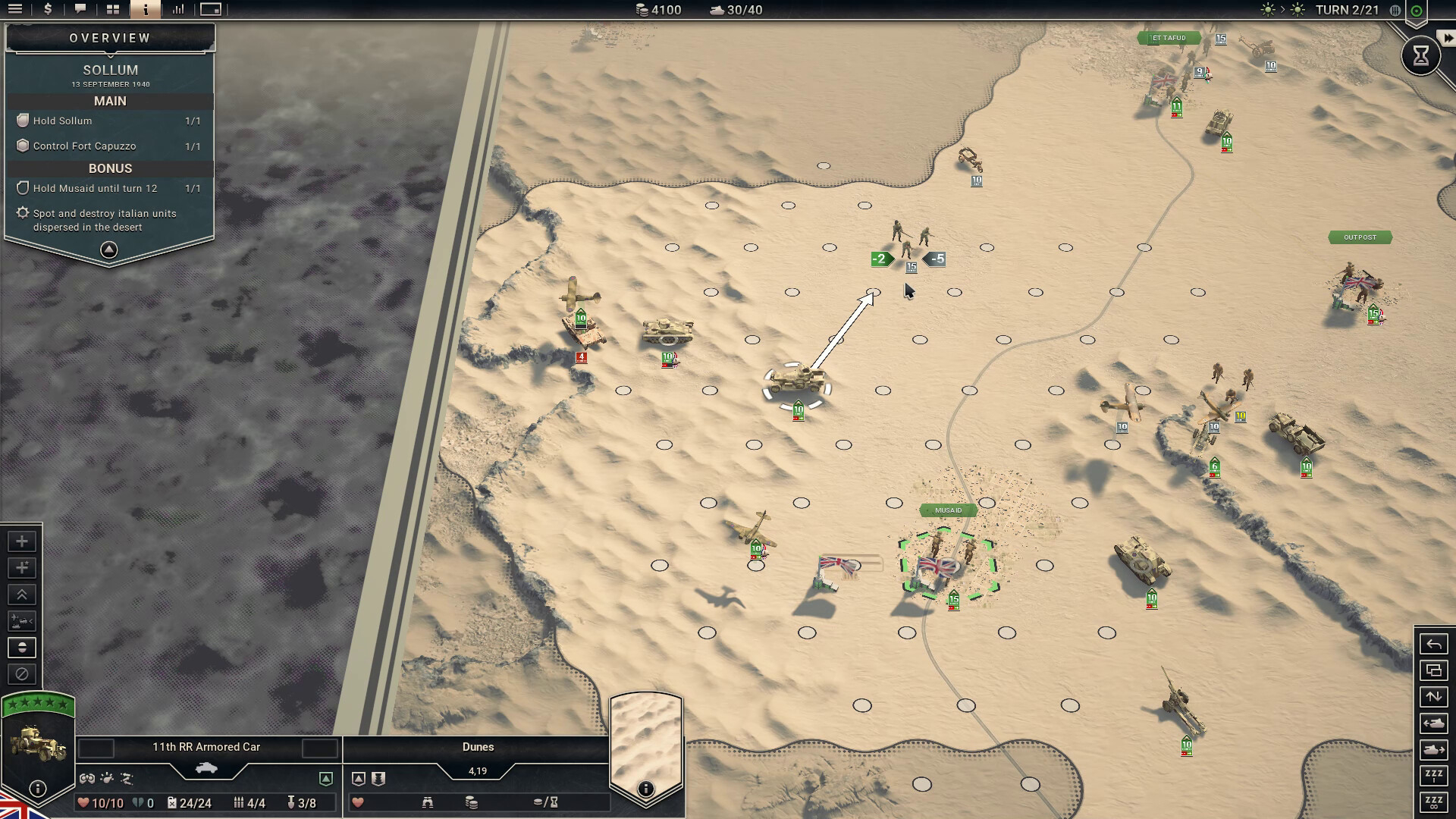The image size is (1456, 819).
Task: Toggle the info overview panel button
Action: [146, 10]
